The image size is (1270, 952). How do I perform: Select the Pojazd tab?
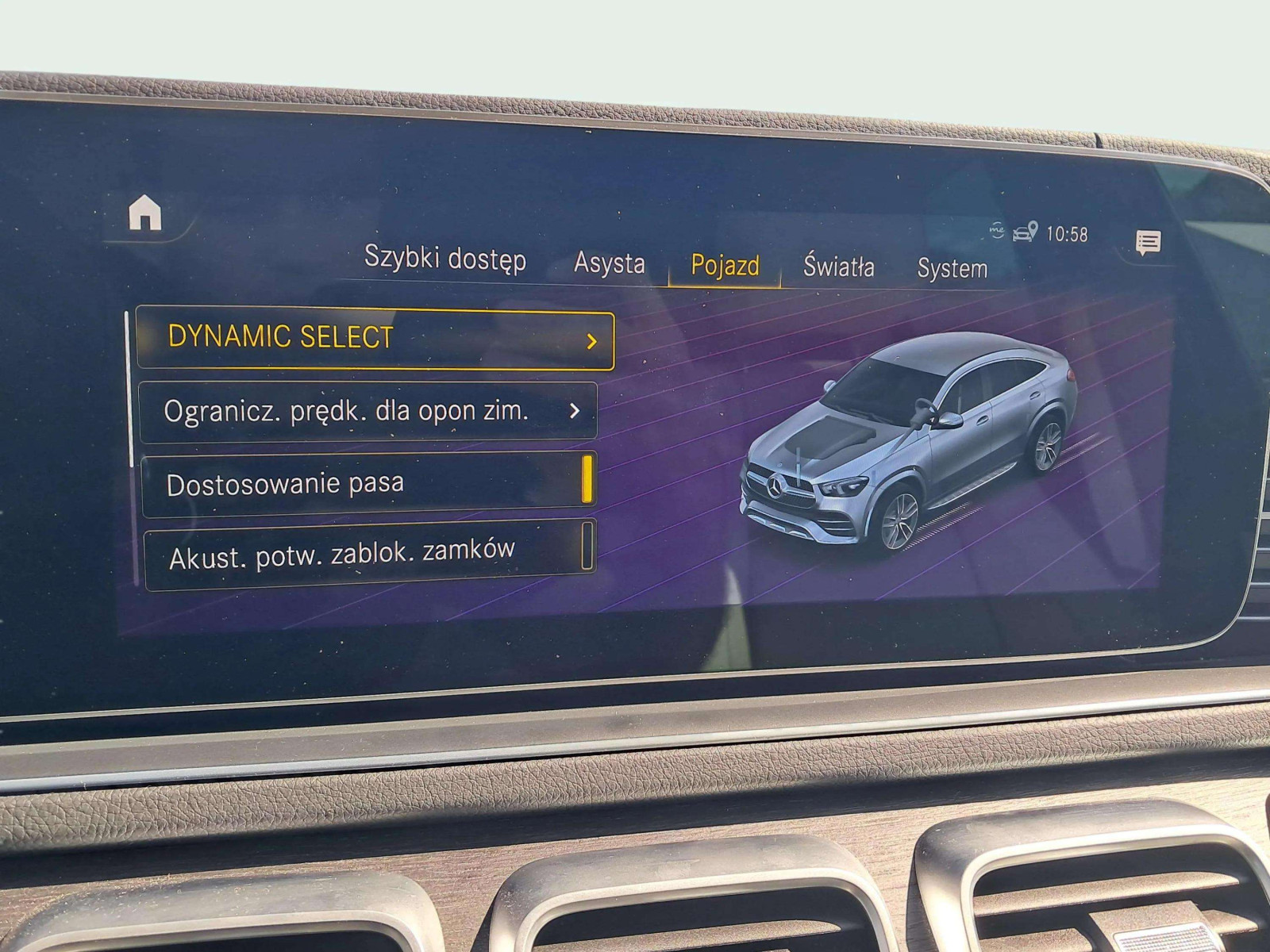pyautogui.click(x=725, y=266)
